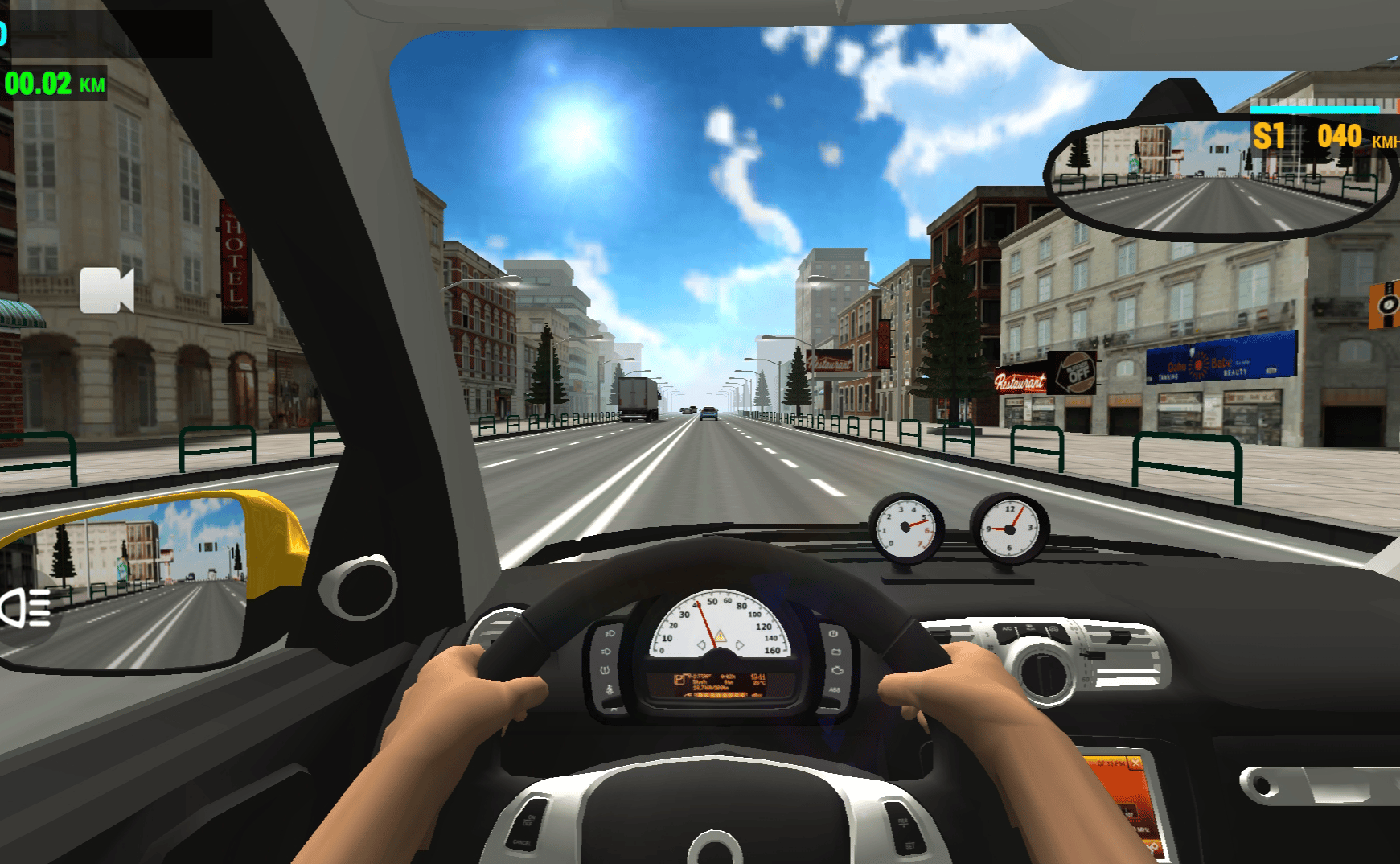The height and width of the screenshot is (864, 1400).
Task: Tap the P parking indicator on the trip display
Action: (679, 680)
